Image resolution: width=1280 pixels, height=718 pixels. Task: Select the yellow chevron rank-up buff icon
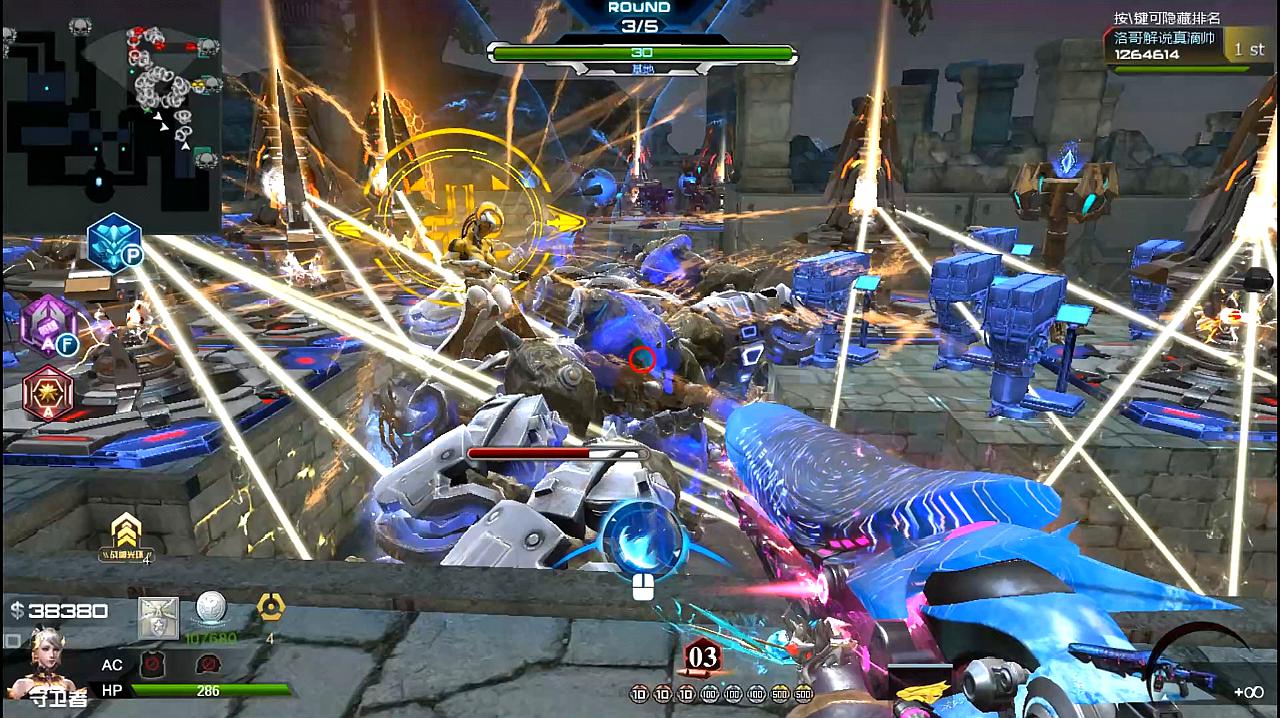point(125,532)
